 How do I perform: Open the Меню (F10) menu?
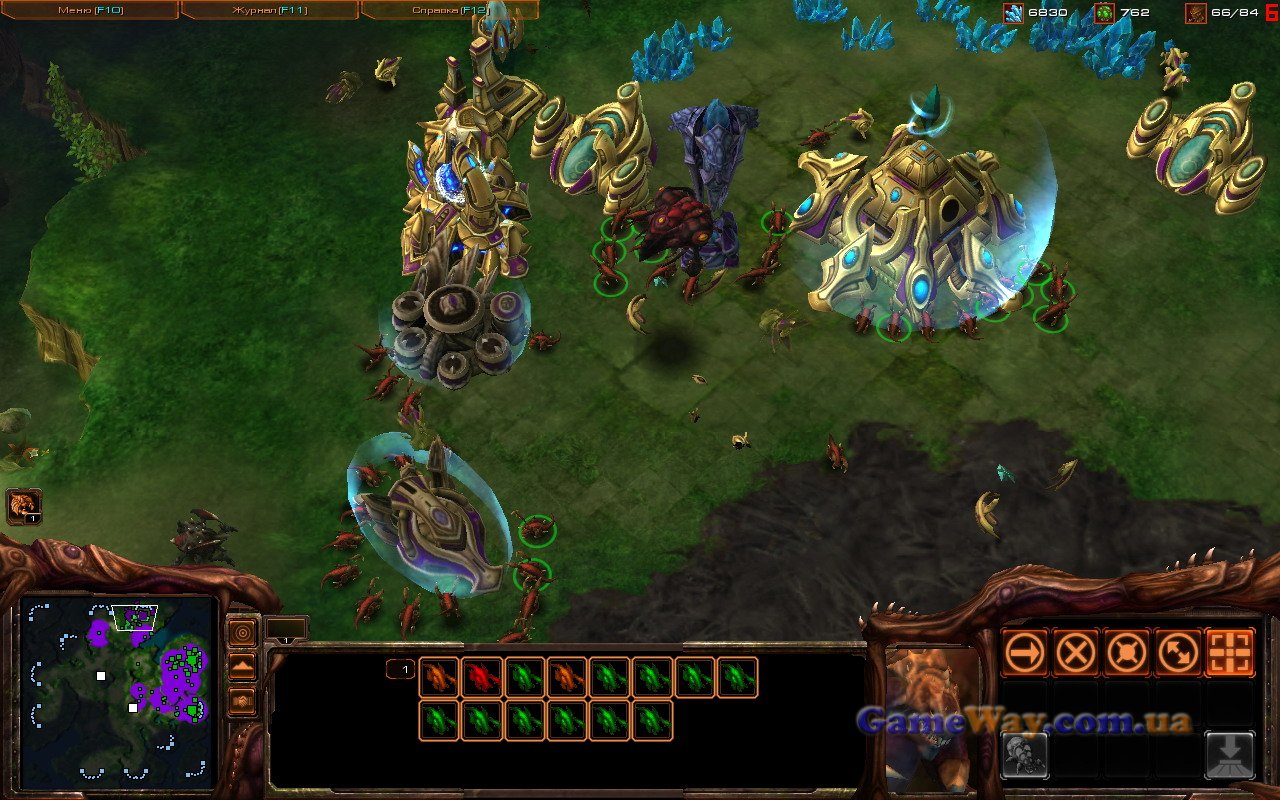coord(88,10)
